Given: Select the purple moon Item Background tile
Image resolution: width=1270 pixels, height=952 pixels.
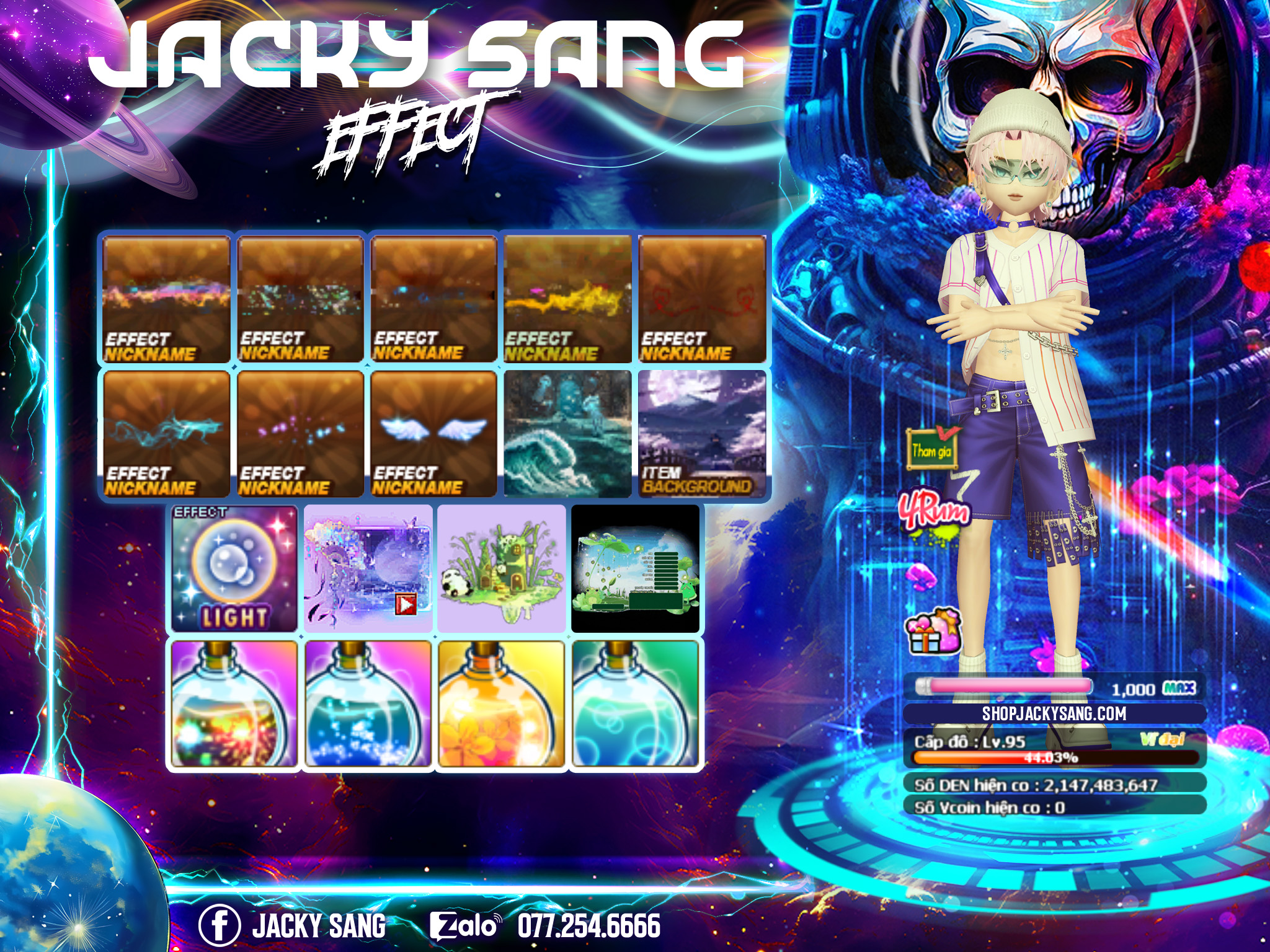Looking at the screenshot, I should pyautogui.click(x=702, y=434).
